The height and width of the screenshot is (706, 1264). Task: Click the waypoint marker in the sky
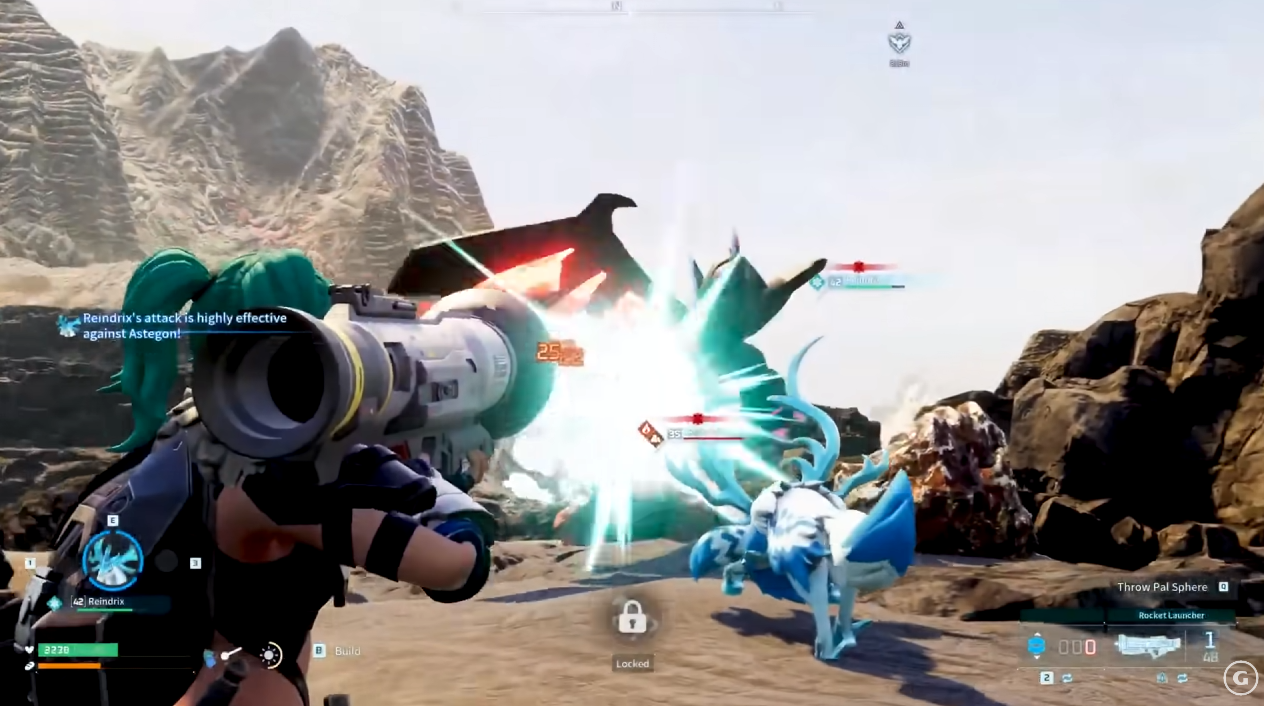[898, 41]
